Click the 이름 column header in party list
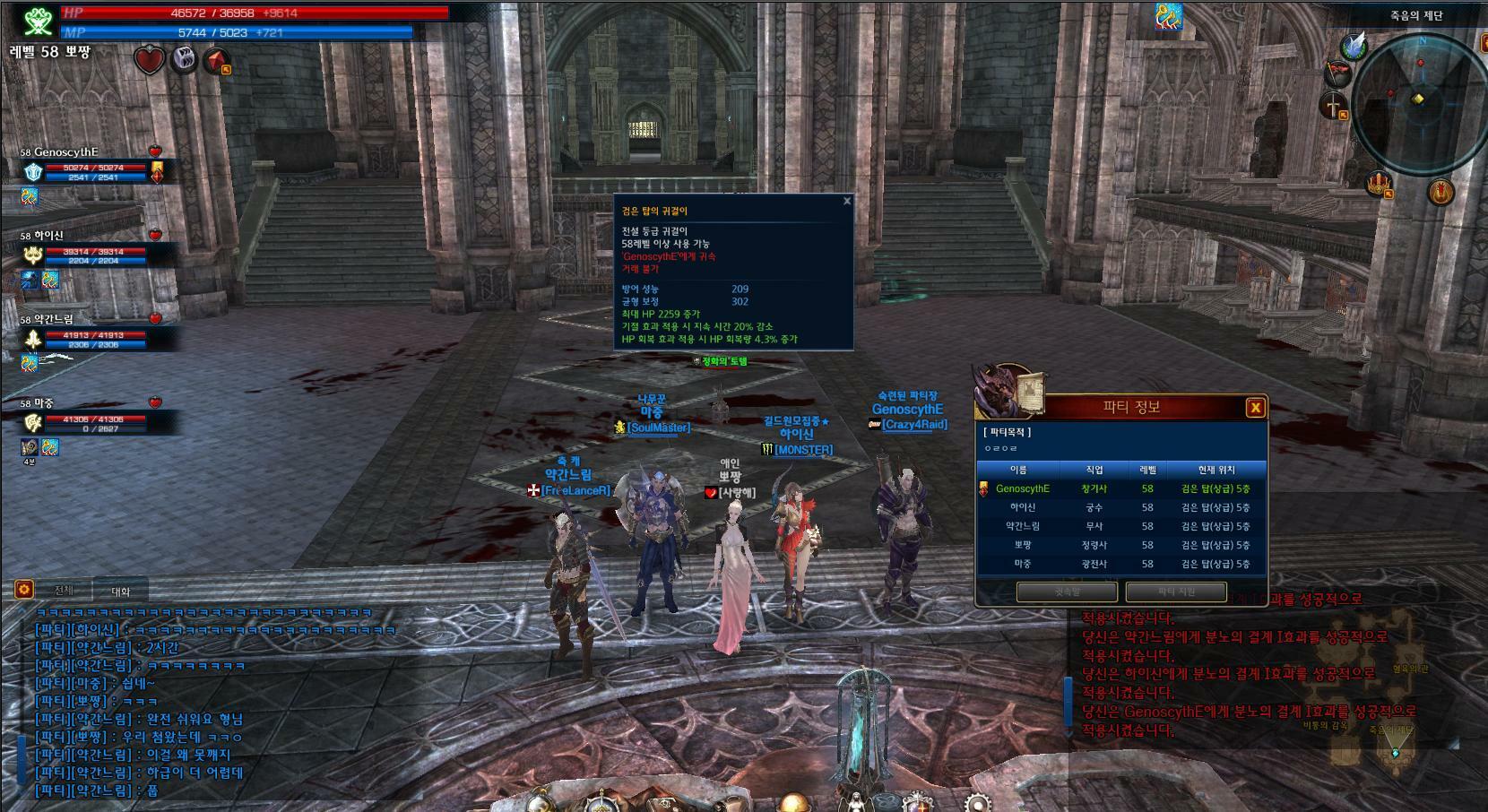Viewport: 1488px width, 812px height. (x=1018, y=470)
